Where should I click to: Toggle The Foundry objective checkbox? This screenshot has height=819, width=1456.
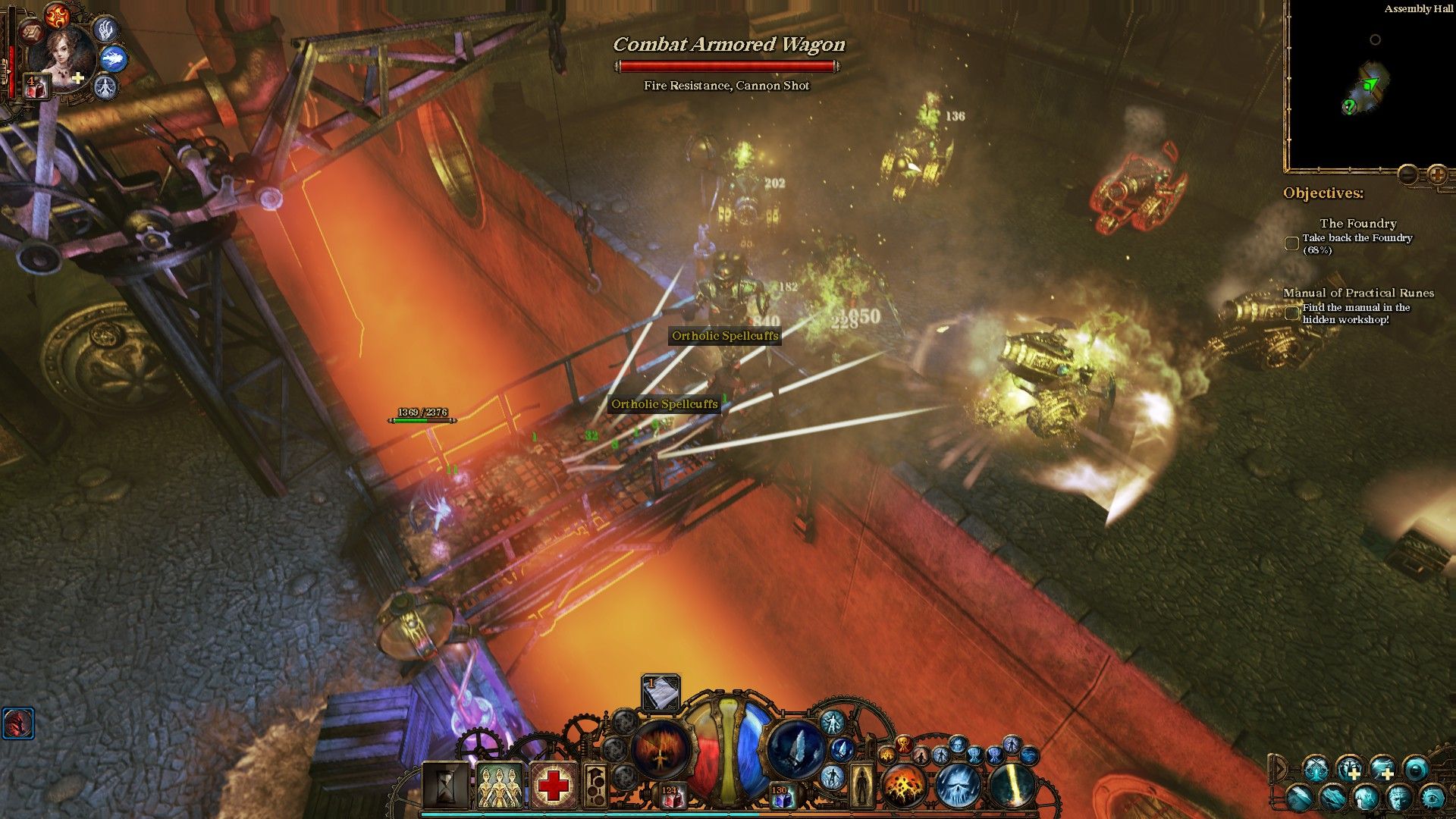[x=1291, y=243]
